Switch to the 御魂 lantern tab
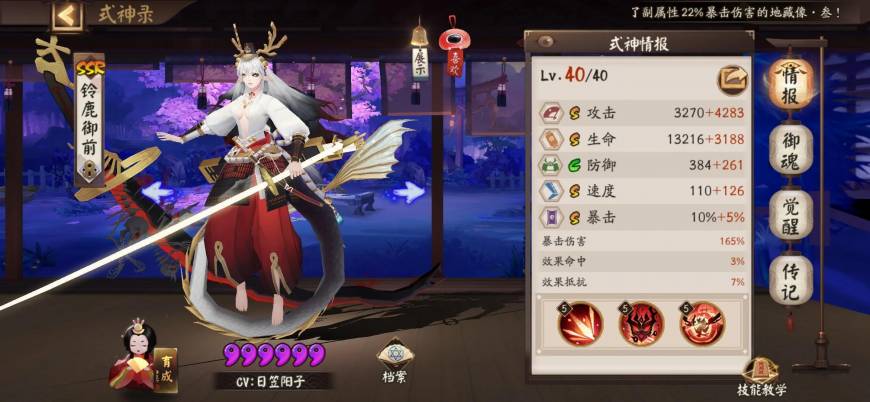Viewport: 870px width, 402px height. point(790,150)
